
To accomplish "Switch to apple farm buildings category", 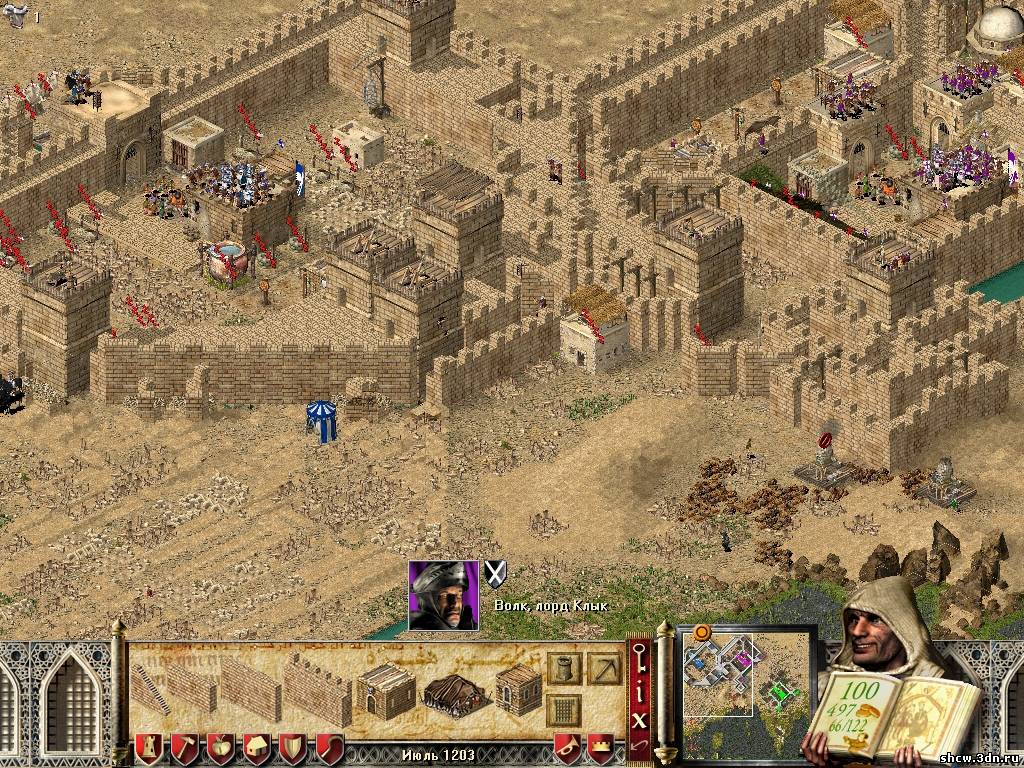I will [220, 747].
